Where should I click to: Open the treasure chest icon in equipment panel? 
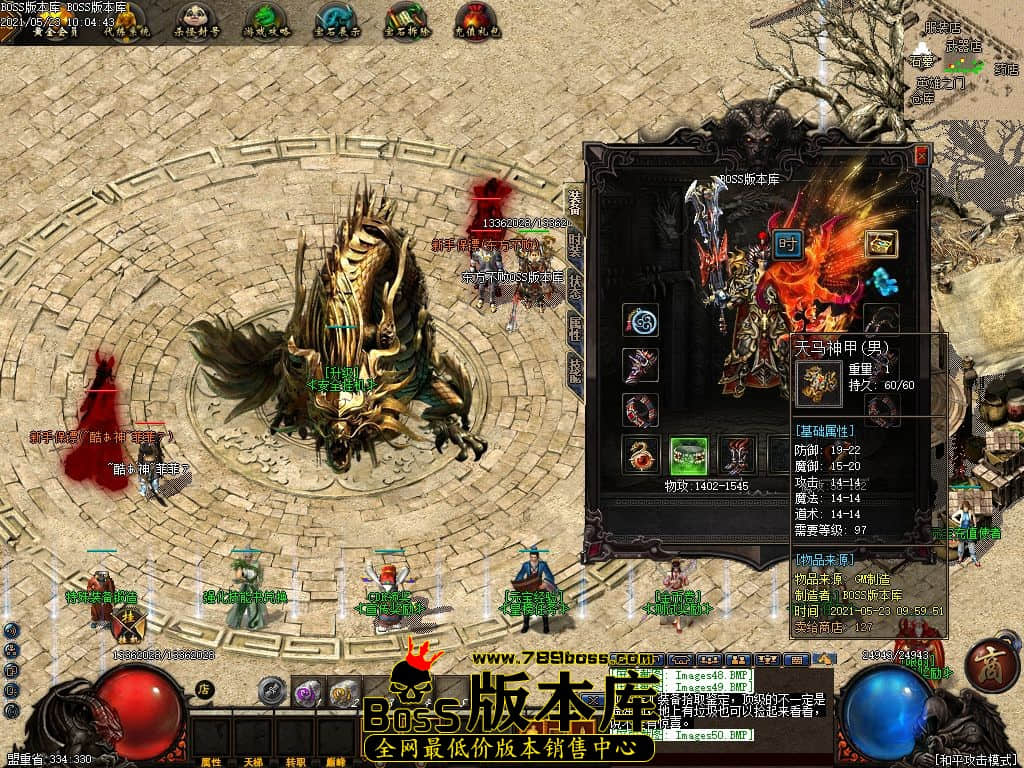[881, 243]
